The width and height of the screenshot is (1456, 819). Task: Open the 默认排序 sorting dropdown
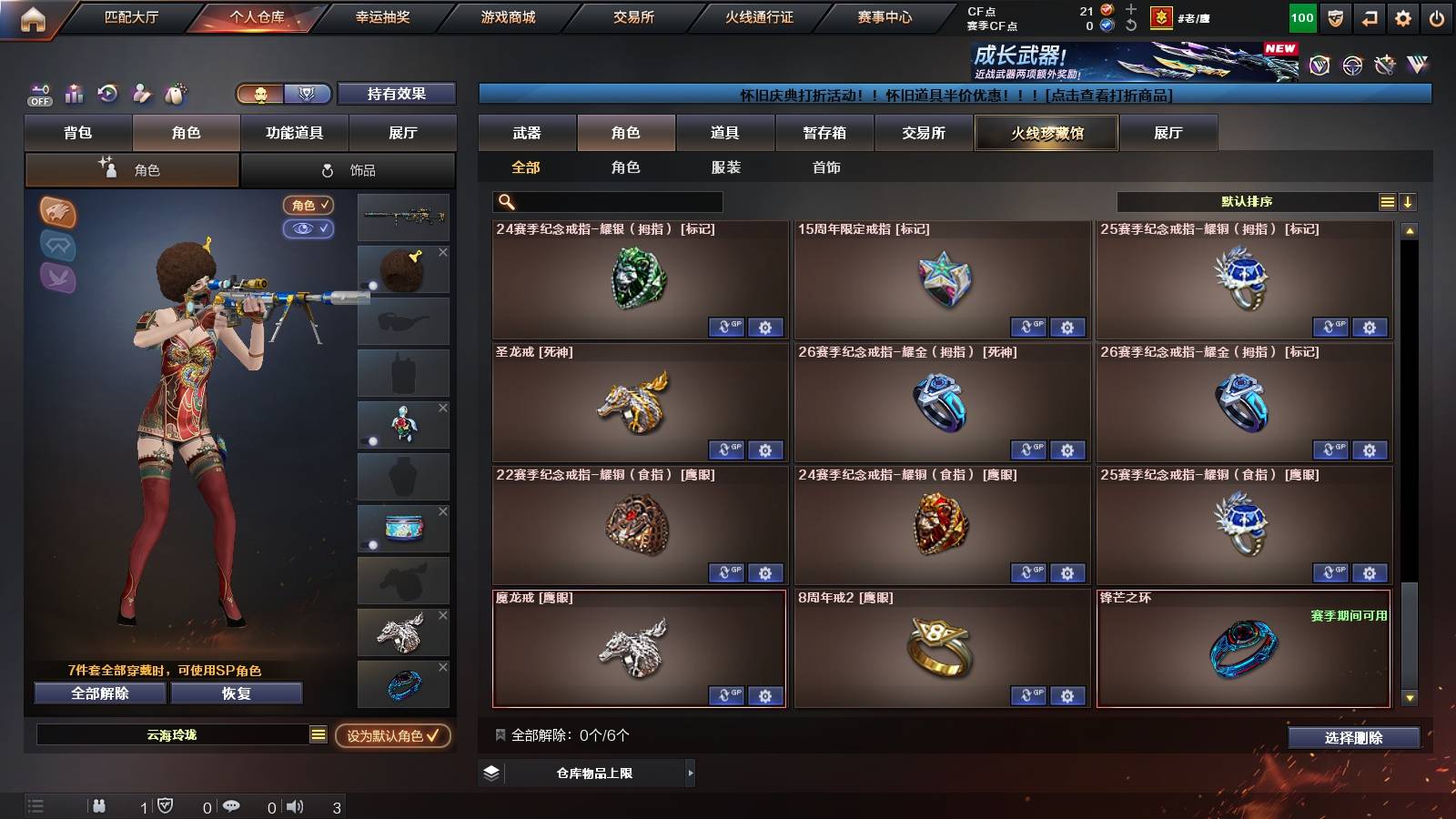click(x=1247, y=201)
